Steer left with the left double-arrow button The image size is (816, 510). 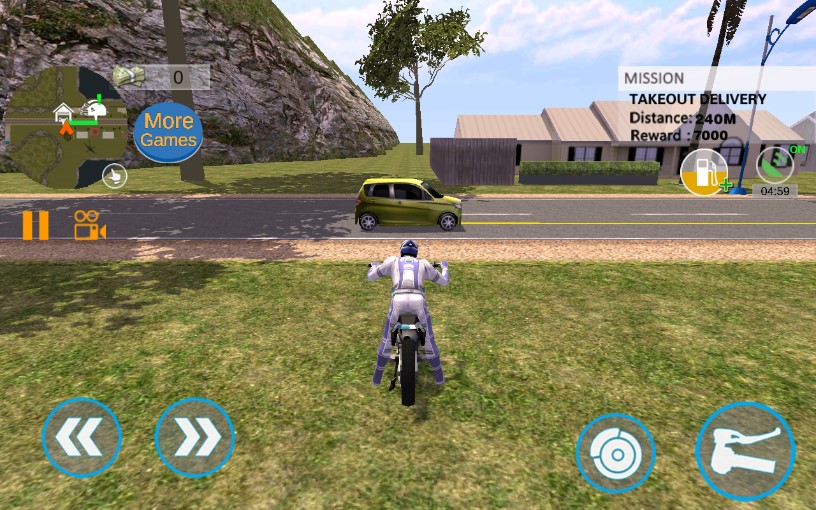[82, 438]
